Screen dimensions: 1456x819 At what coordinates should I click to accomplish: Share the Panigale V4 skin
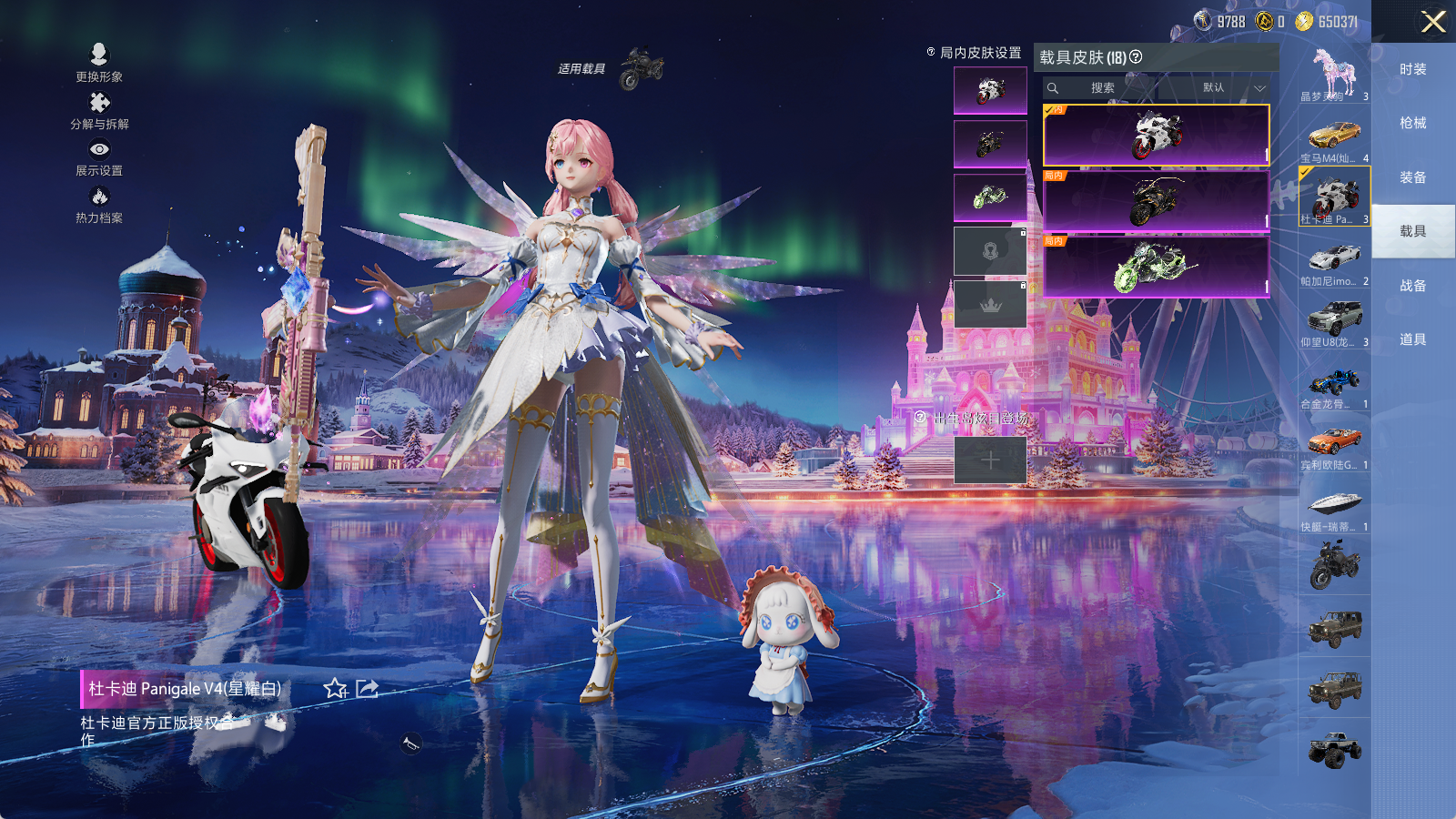pos(367,689)
